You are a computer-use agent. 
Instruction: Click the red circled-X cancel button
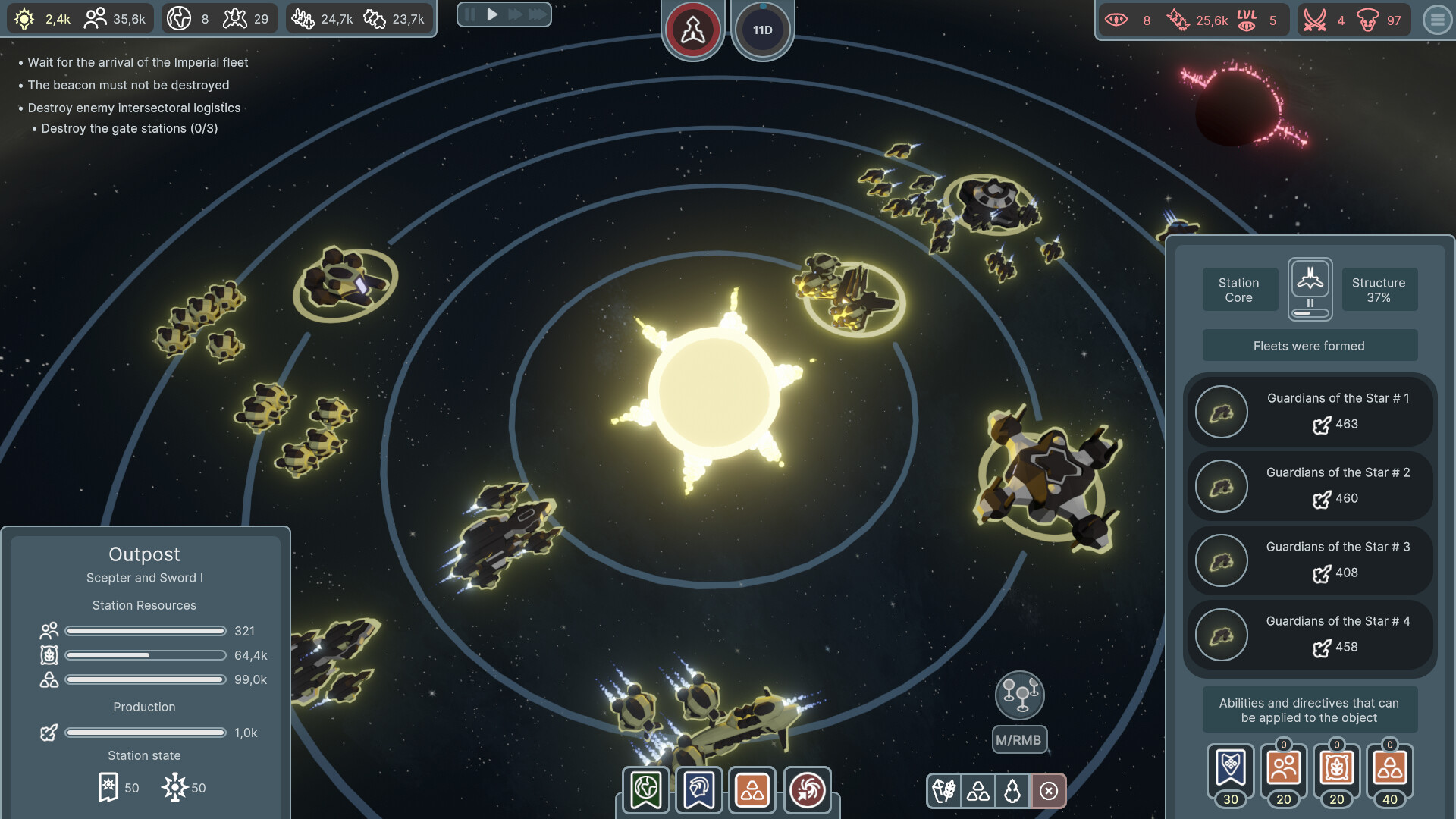point(1049,792)
